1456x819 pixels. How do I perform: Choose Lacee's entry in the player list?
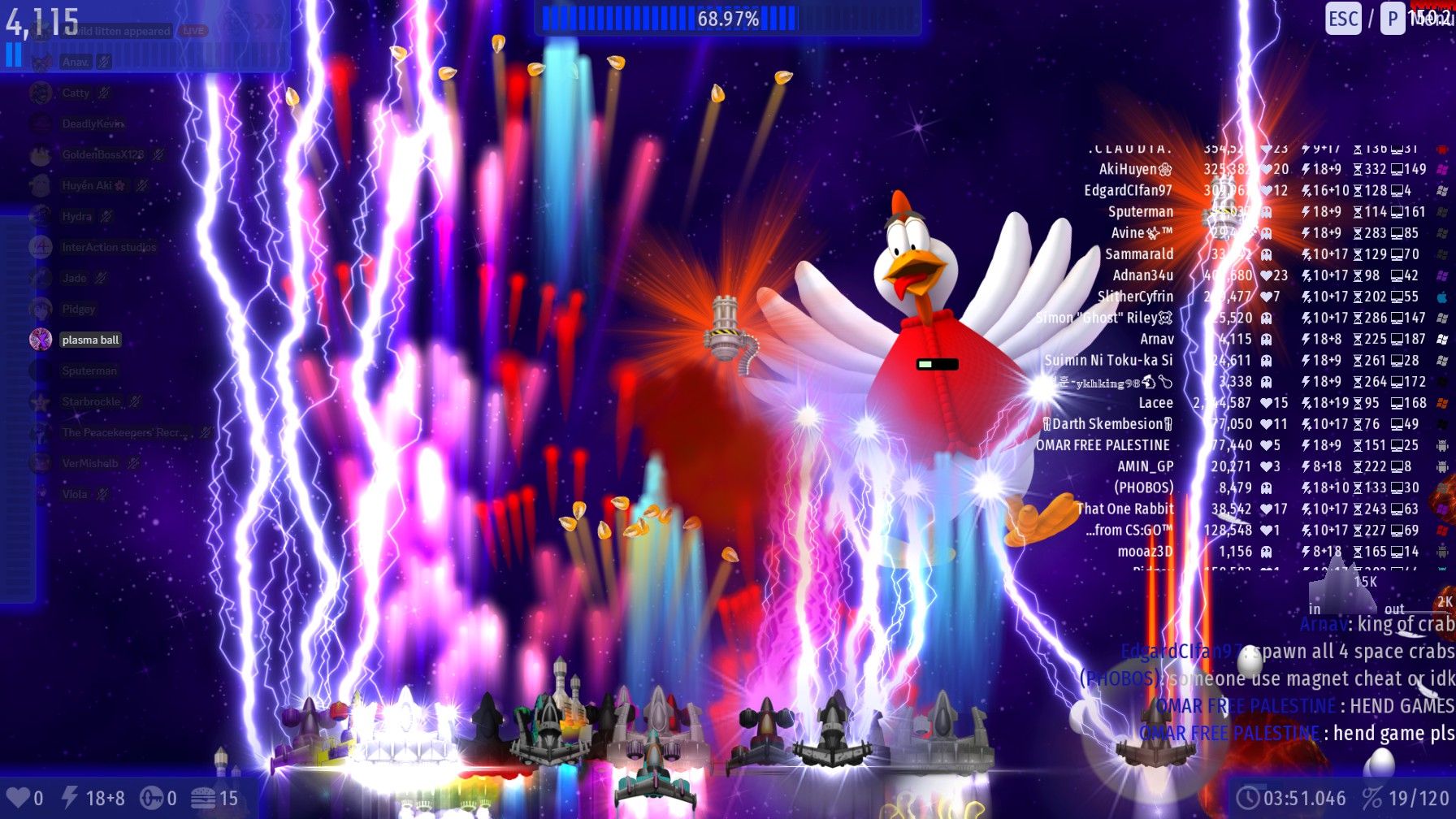pyautogui.click(x=1155, y=402)
